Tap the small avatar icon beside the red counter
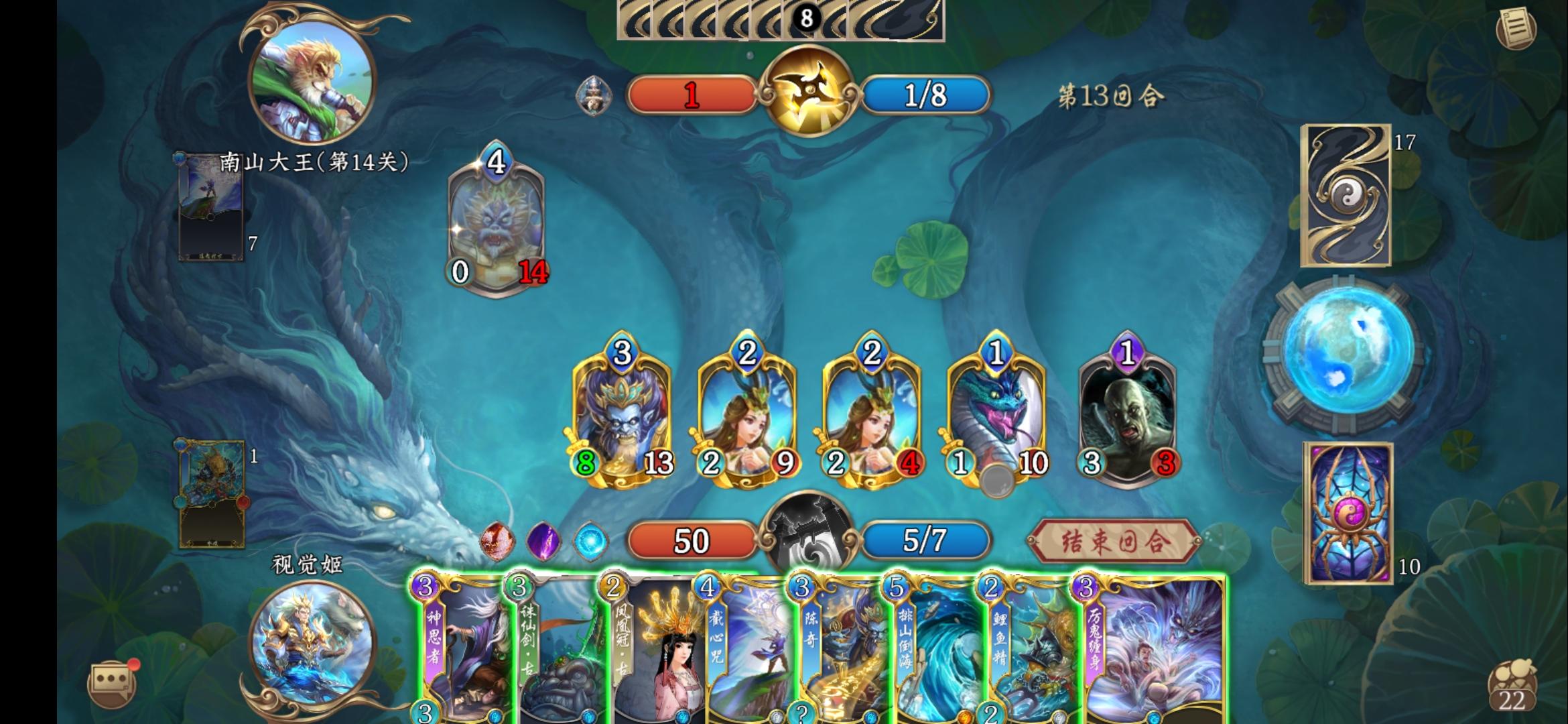The image size is (1568, 724). click(592, 97)
